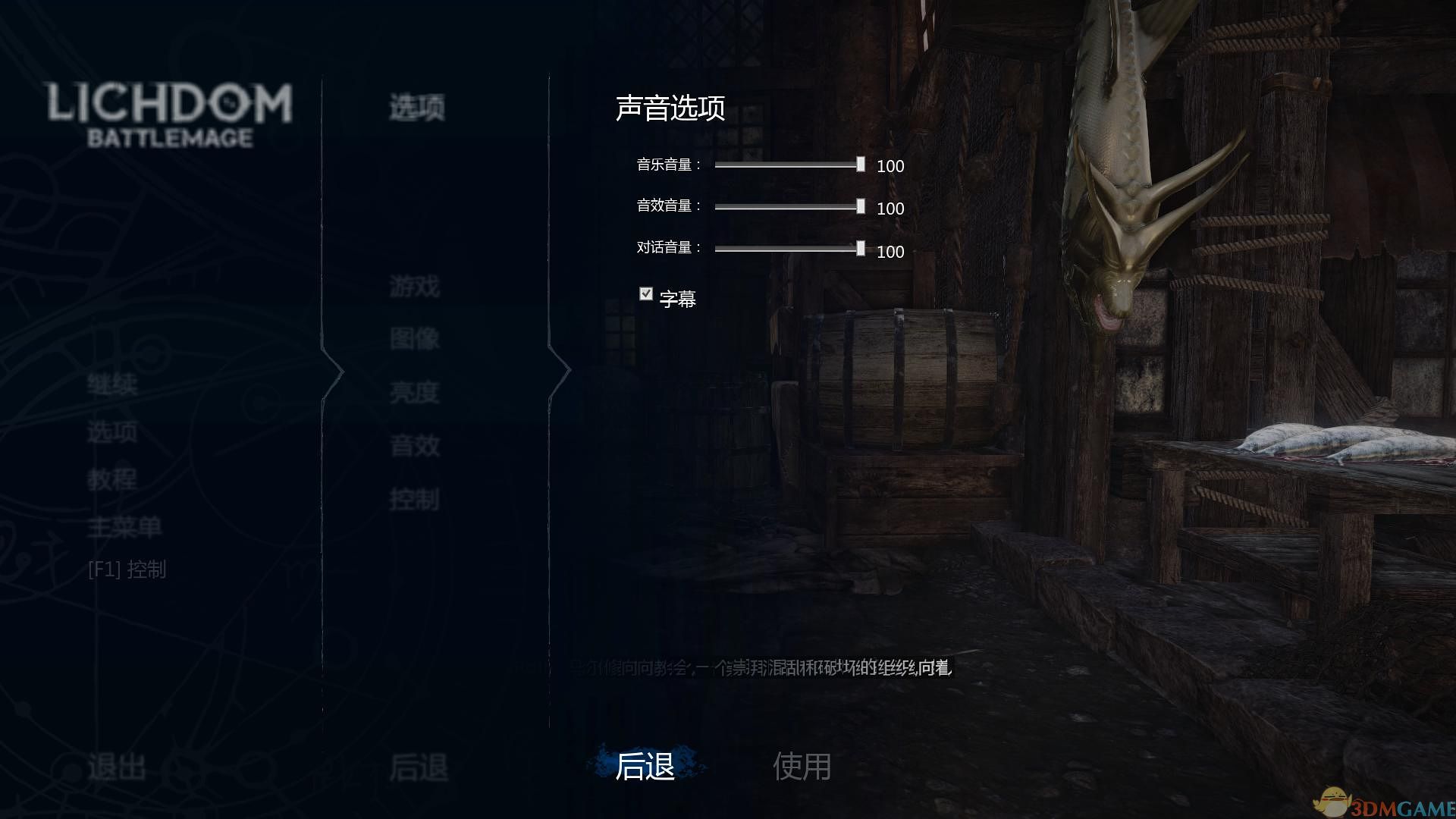Click the 音乐音量 slider handle
The width and height of the screenshot is (1456, 819).
click(860, 164)
